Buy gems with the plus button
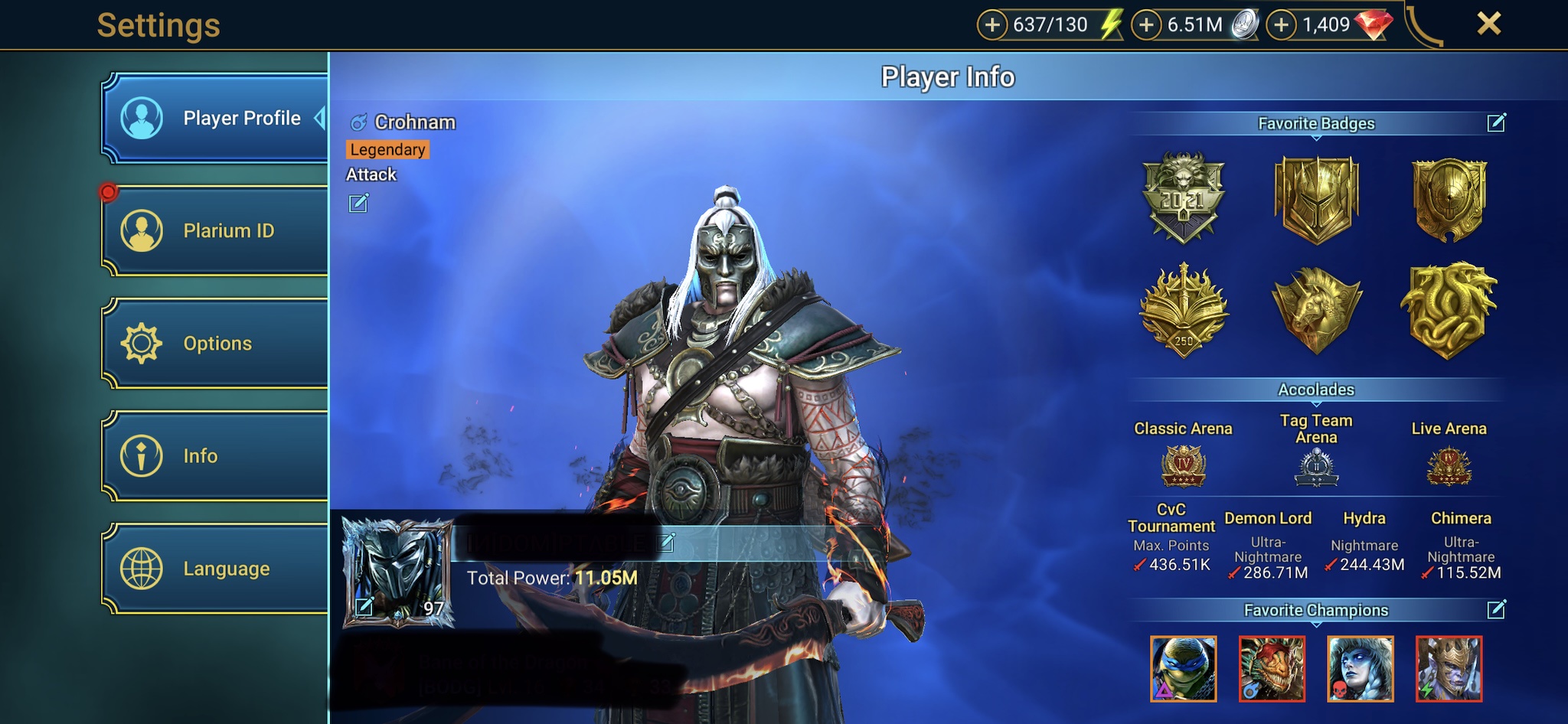Viewport: 1568px width, 724px height. pyautogui.click(x=1281, y=25)
